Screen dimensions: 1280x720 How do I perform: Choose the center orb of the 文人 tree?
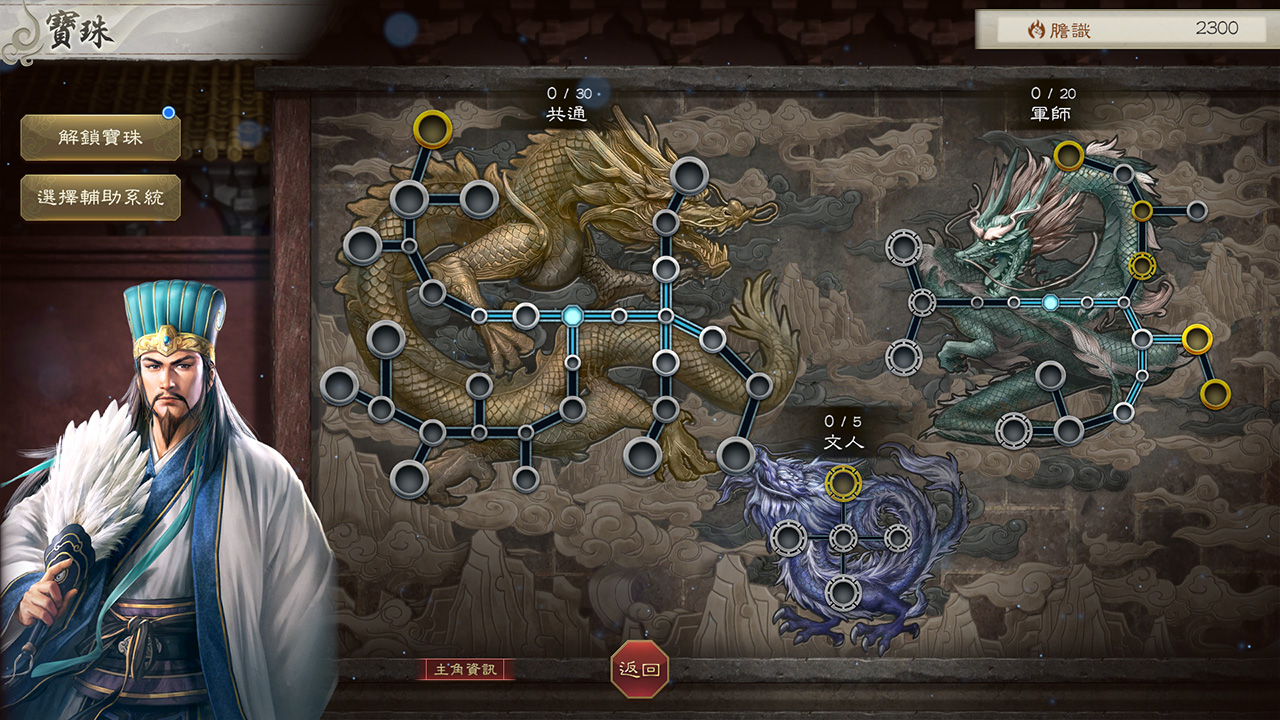pos(844,538)
